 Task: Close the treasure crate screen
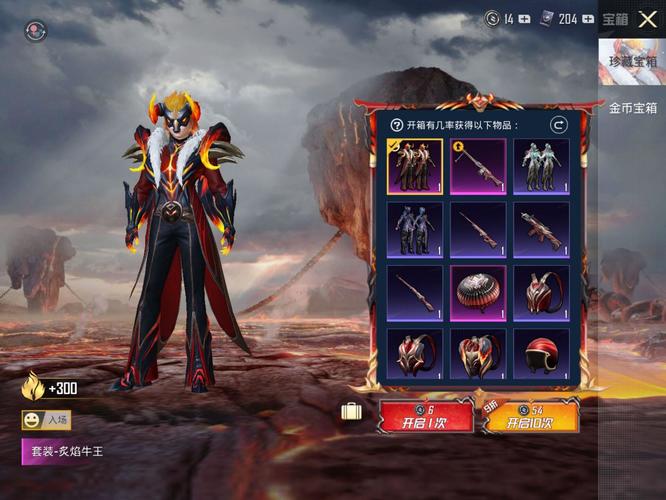click(647, 19)
